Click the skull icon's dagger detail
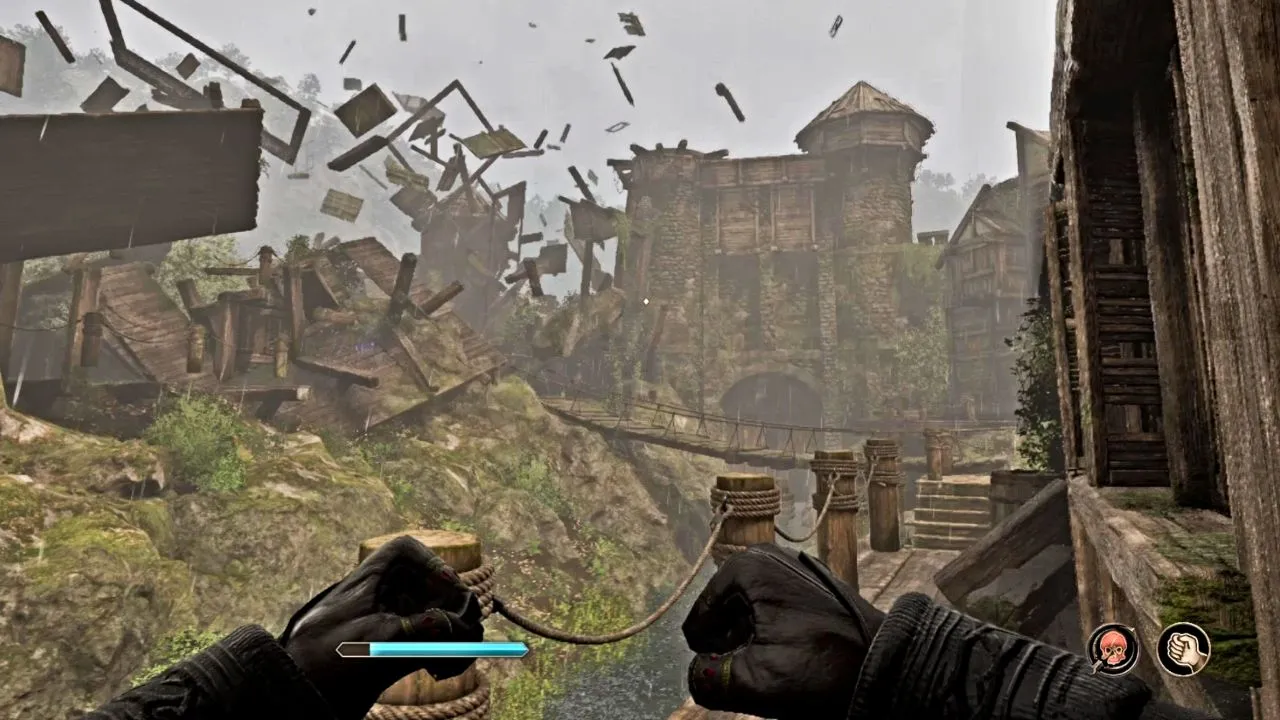The width and height of the screenshot is (1280, 720). click(1098, 665)
